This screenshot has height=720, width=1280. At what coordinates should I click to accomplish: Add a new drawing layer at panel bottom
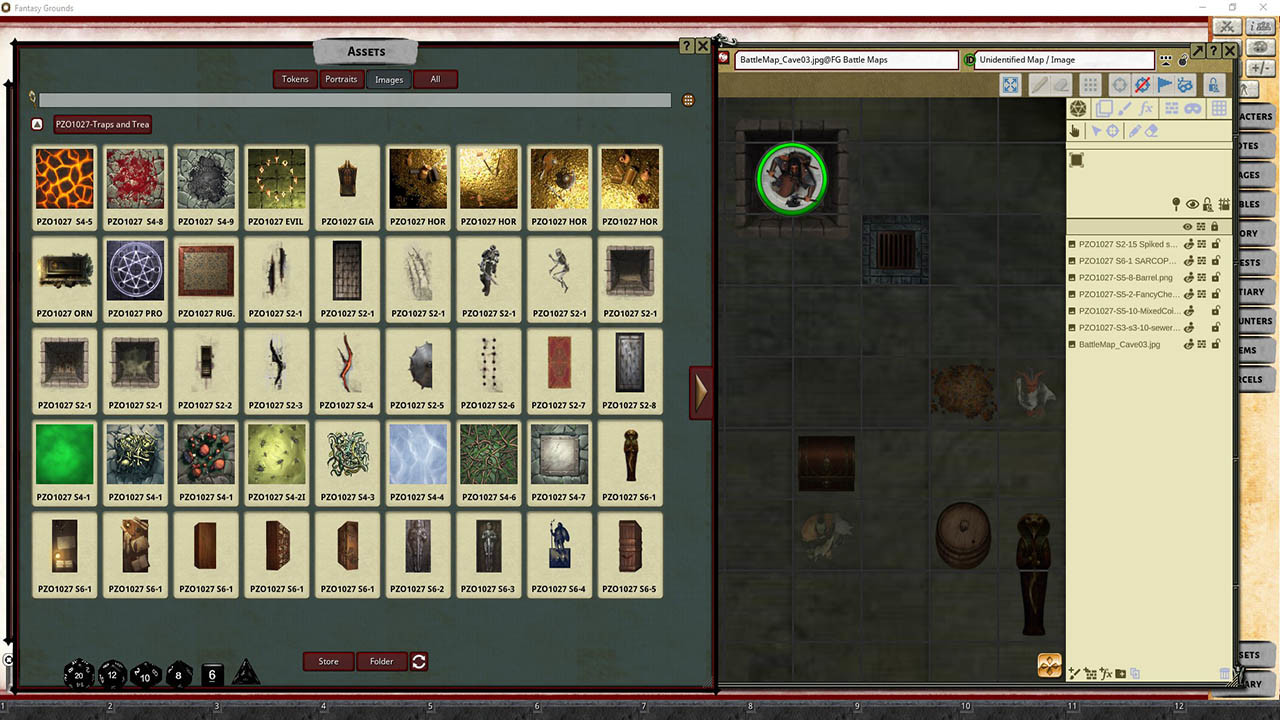[x=1076, y=673]
